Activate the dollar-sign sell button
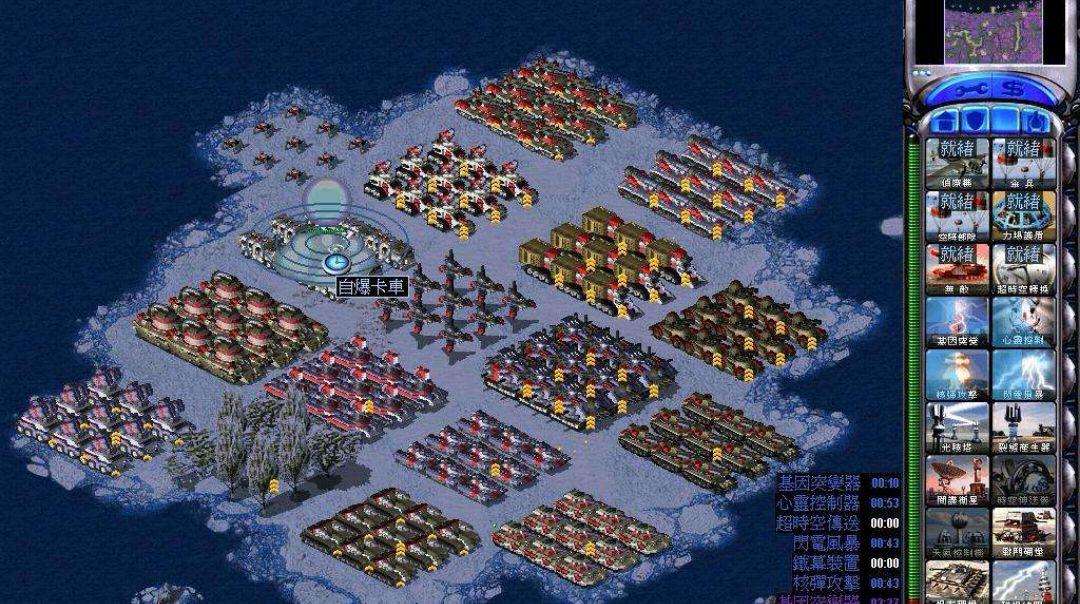Viewport: 1080px width, 604px height. [x=1014, y=89]
